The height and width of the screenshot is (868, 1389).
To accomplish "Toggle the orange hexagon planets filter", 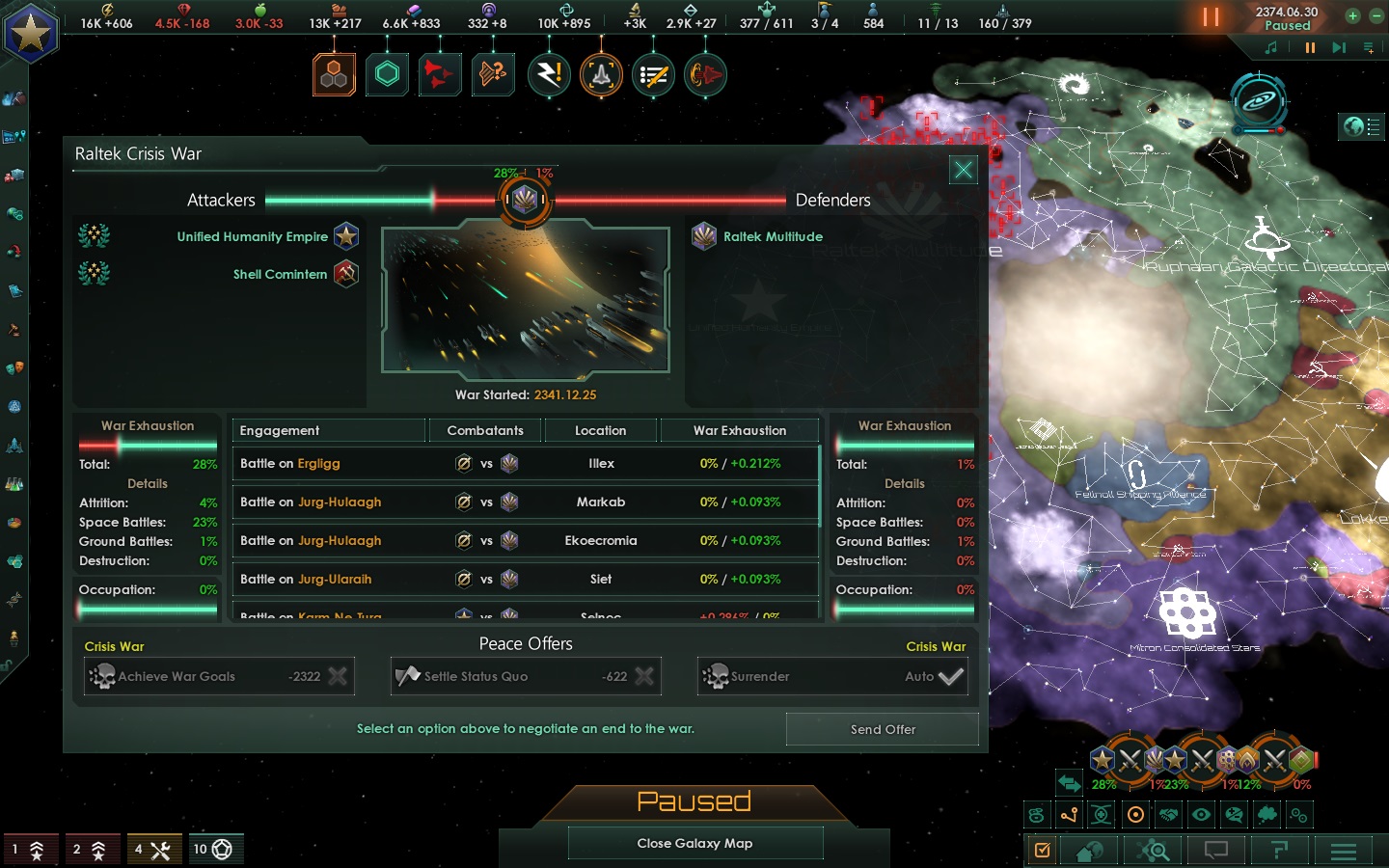I will coord(334,74).
